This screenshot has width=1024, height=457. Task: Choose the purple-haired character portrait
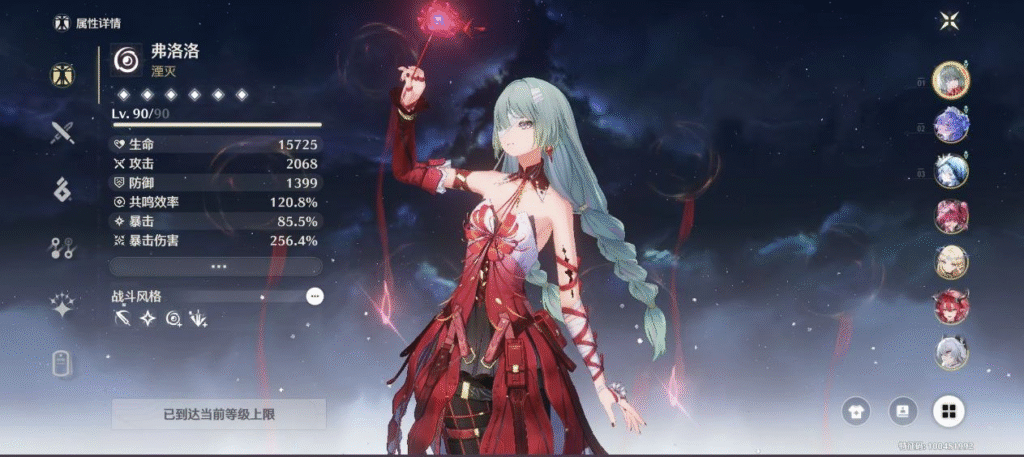(950, 125)
